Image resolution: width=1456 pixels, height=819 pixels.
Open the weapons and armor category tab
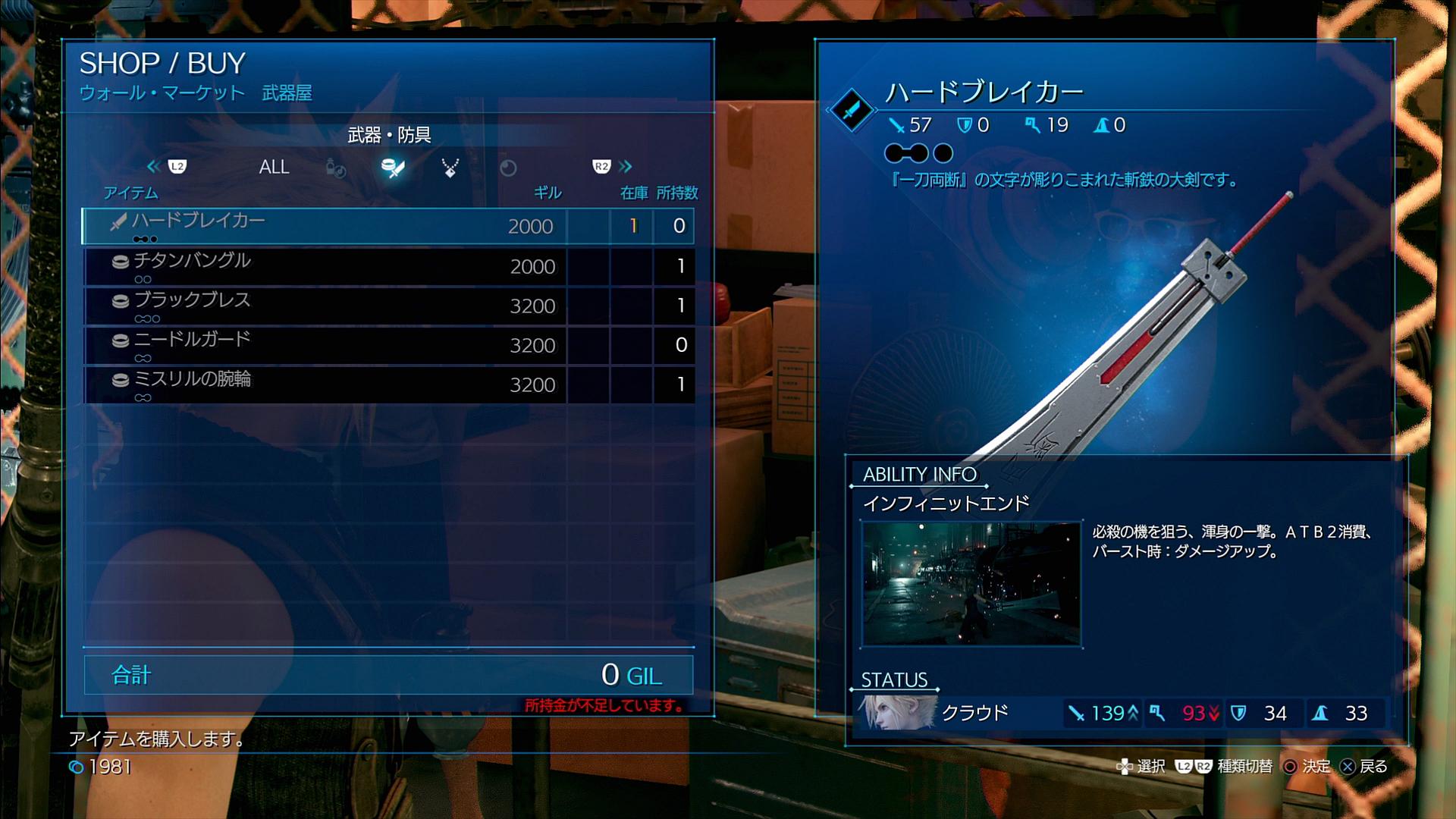[x=393, y=168]
